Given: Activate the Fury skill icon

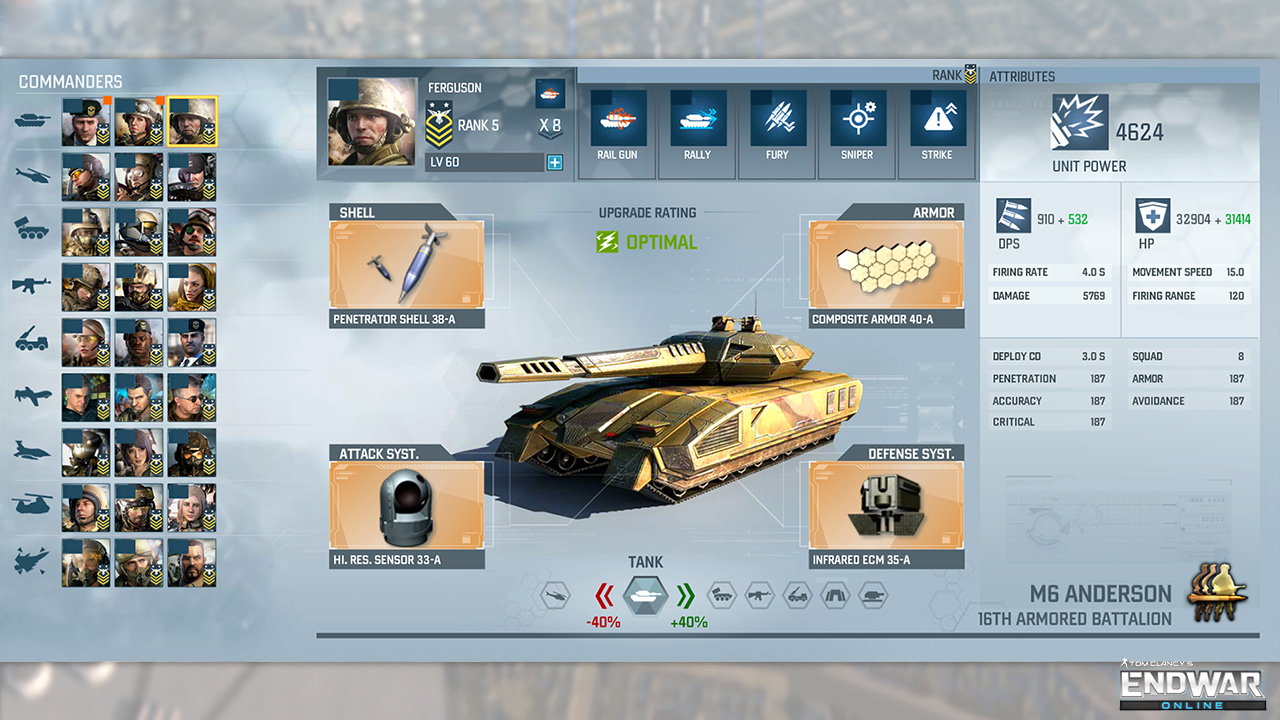Looking at the screenshot, I should (776, 116).
